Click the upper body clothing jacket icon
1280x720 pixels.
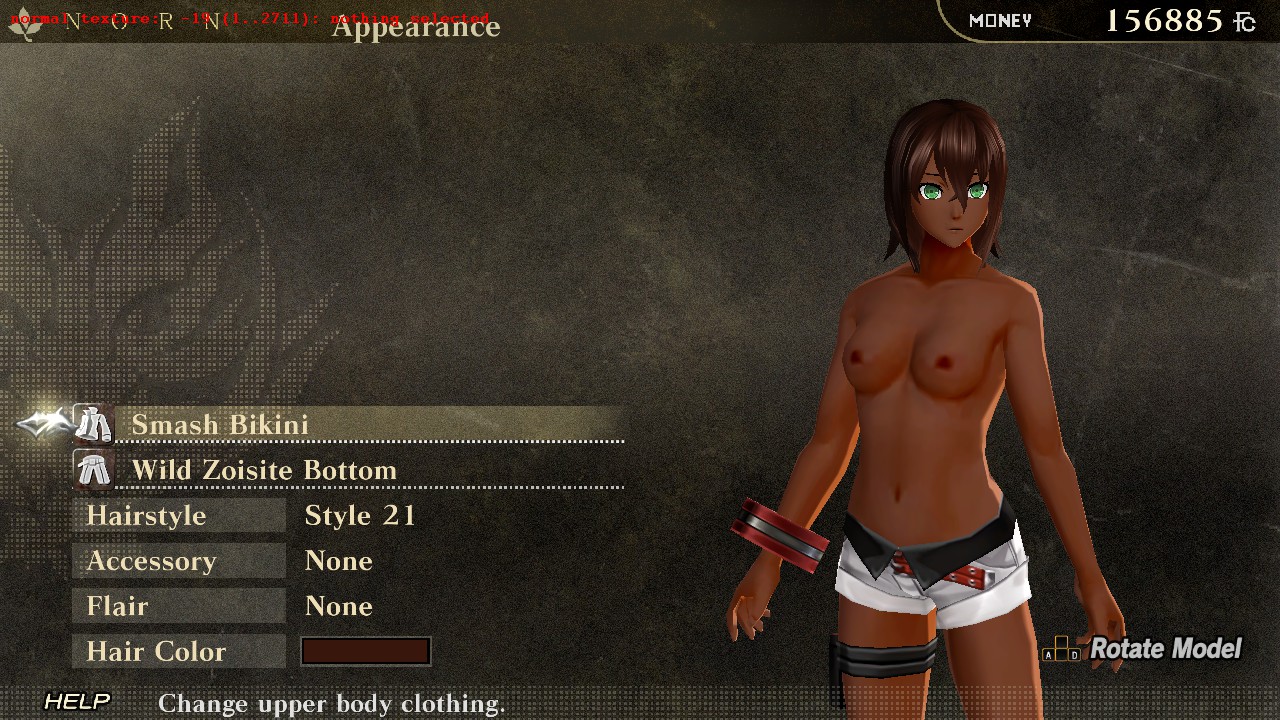(94, 425)
